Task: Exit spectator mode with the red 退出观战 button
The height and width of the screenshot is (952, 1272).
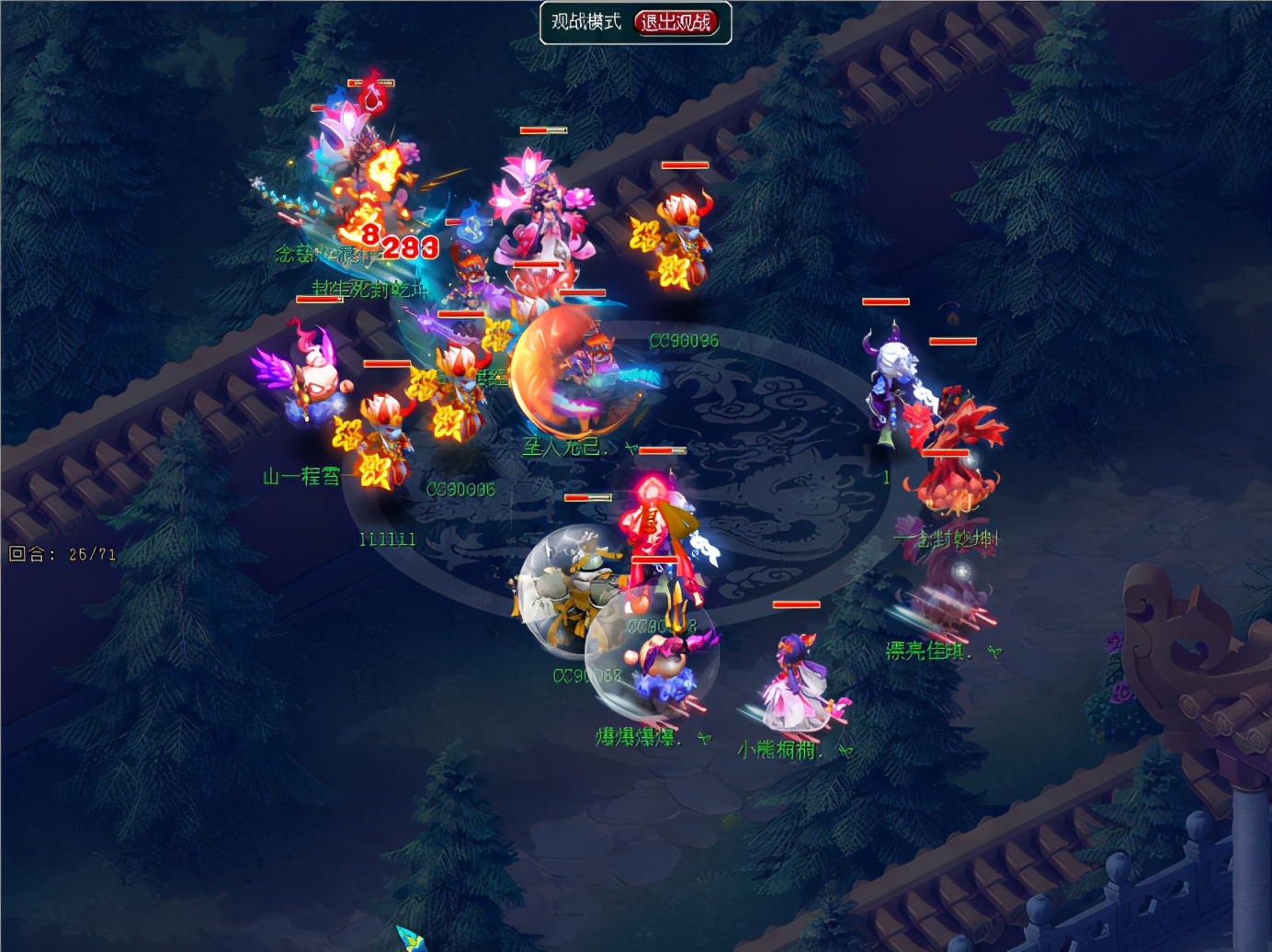Action: [x=676, y=22]
